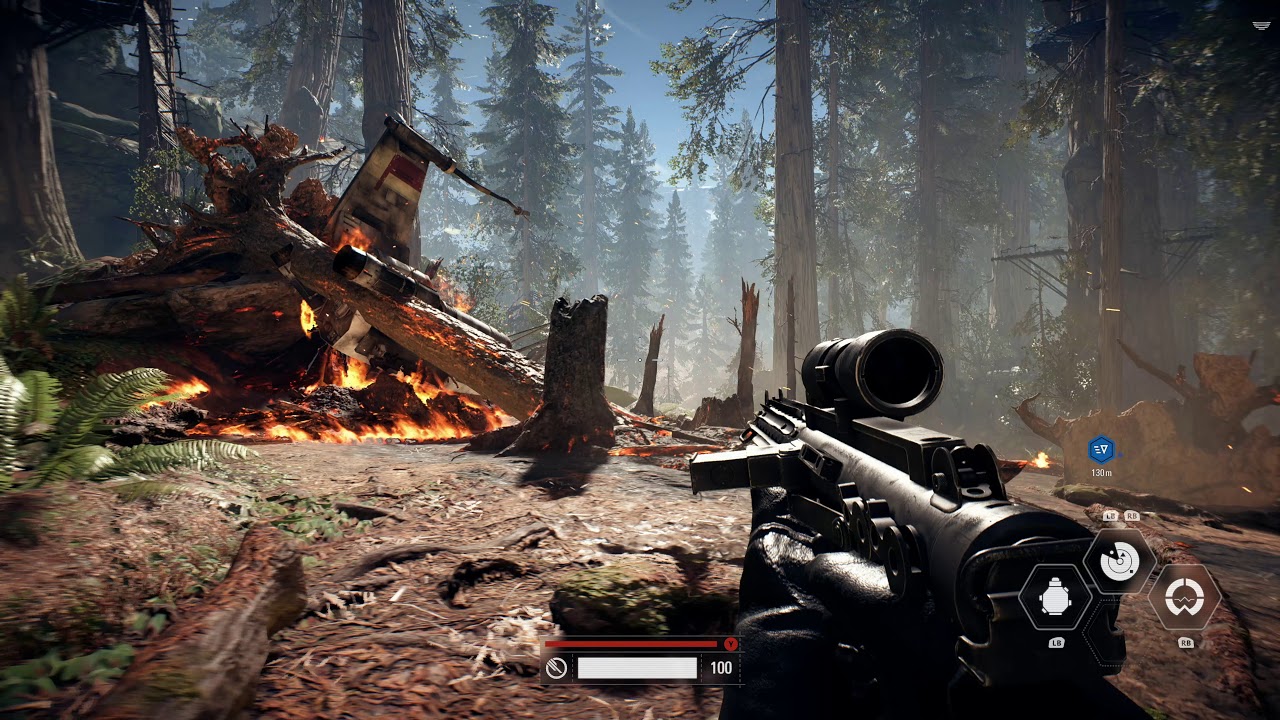
Task: Click the ammo counter showing 100
Action: (x=722, y=667)
